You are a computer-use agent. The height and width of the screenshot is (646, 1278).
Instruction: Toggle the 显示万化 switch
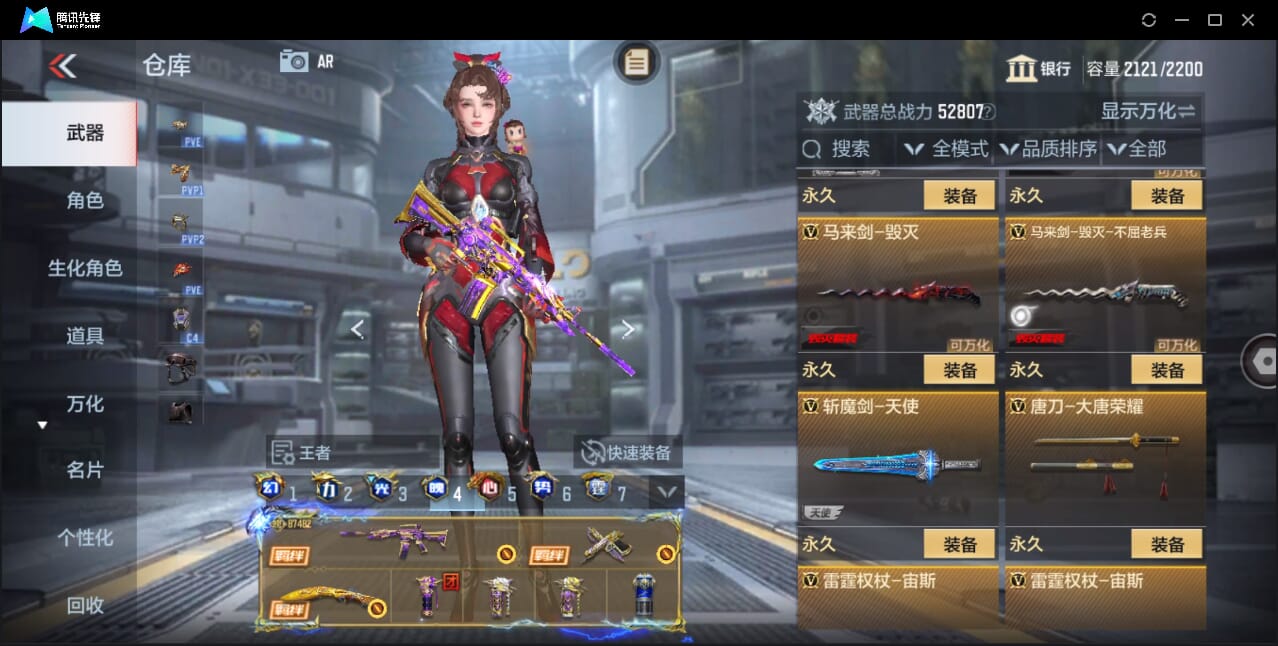pos(1148,111)
